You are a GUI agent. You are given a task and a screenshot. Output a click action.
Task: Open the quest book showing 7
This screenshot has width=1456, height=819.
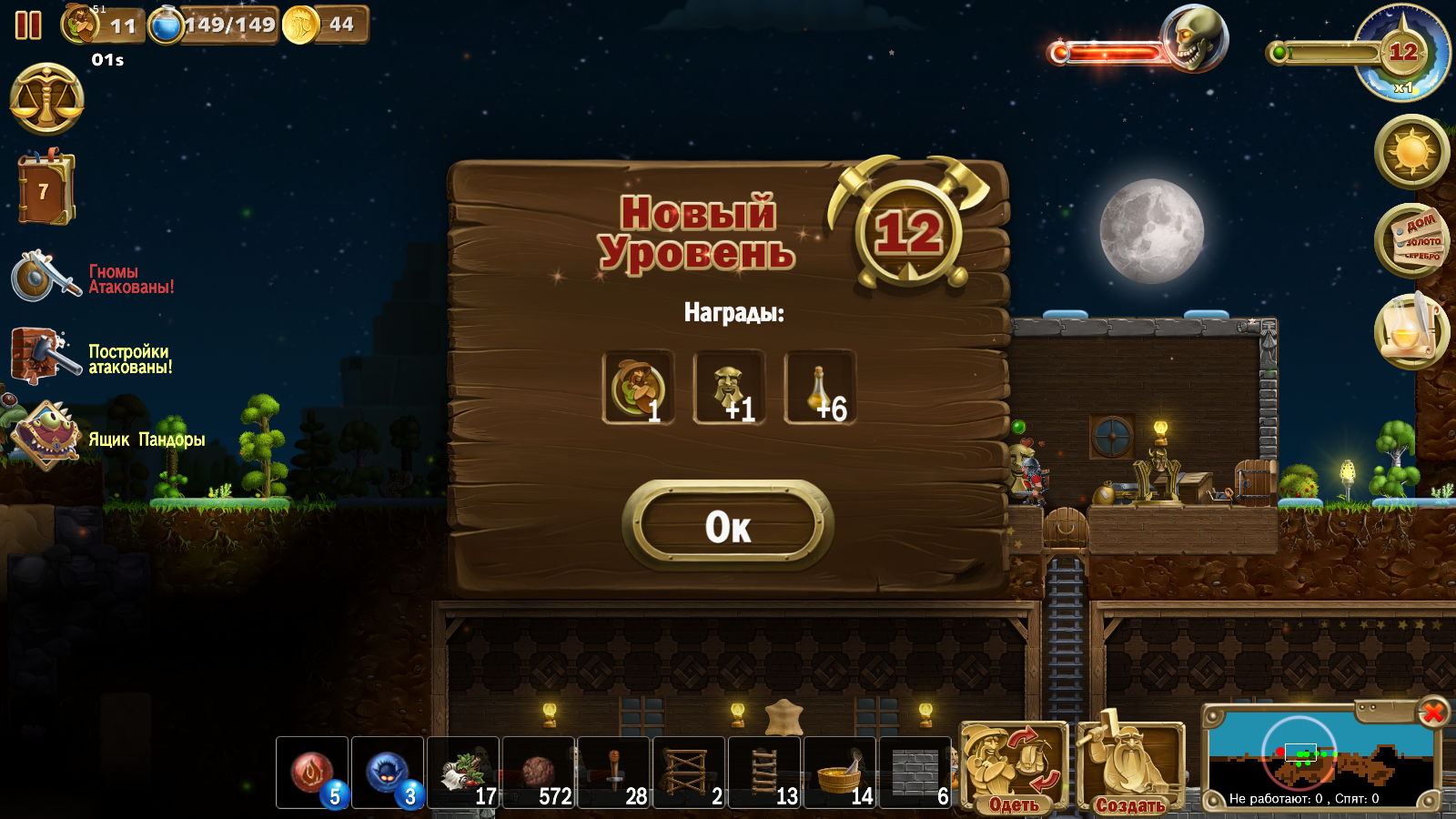tap(44, 189)
